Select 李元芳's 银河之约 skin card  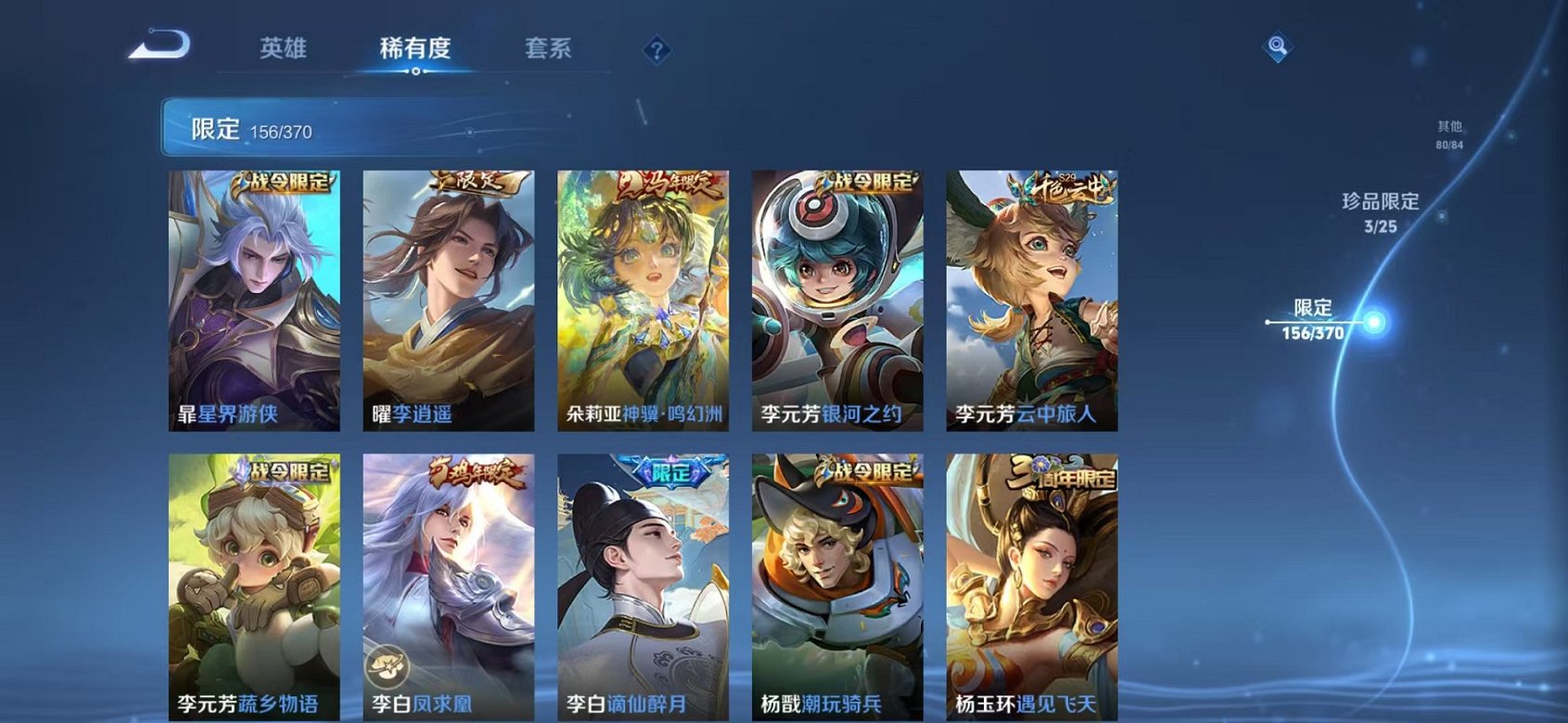836,297
